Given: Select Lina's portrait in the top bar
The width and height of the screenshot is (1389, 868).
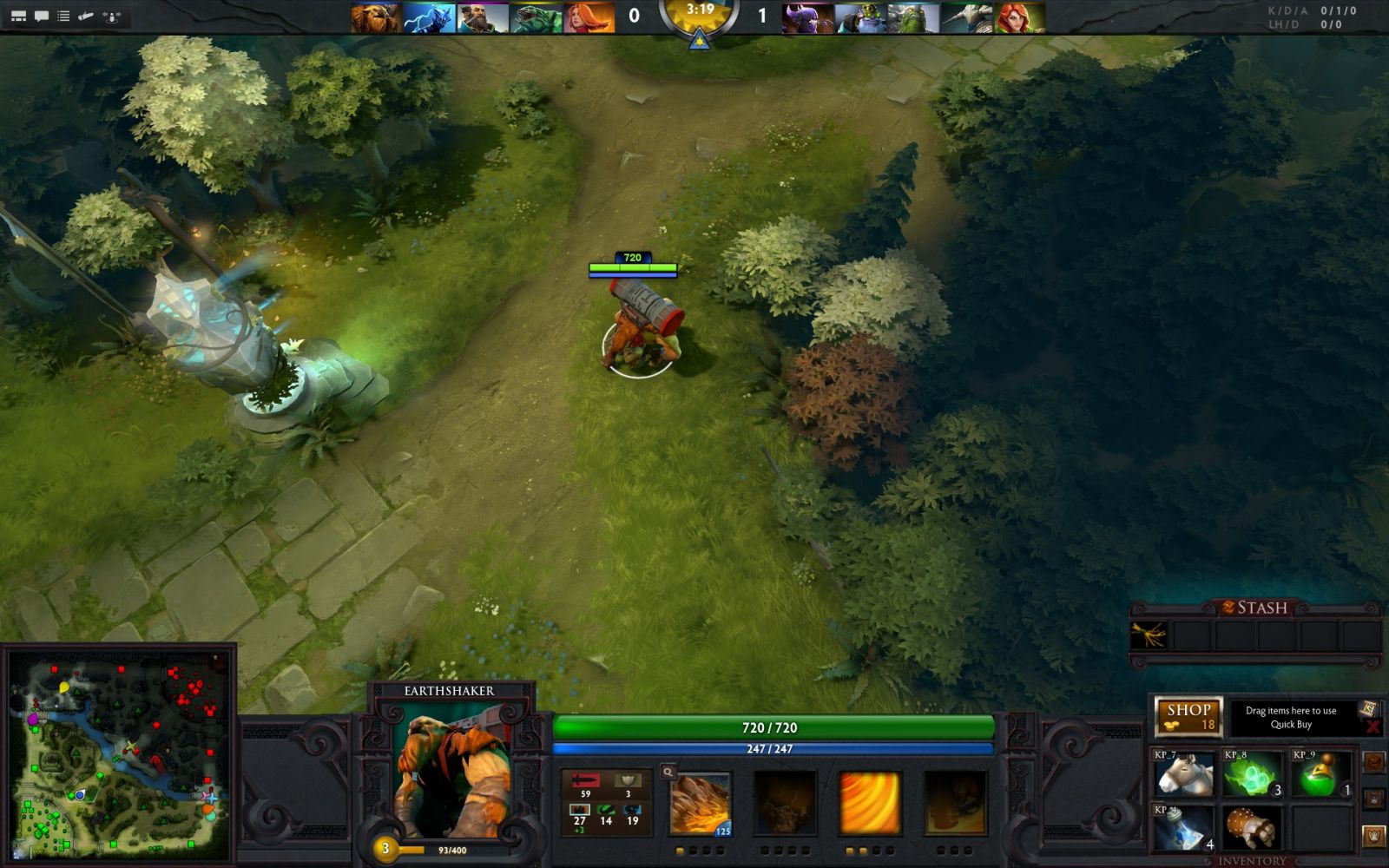Looking at the screenshot, I should [589, 18].
